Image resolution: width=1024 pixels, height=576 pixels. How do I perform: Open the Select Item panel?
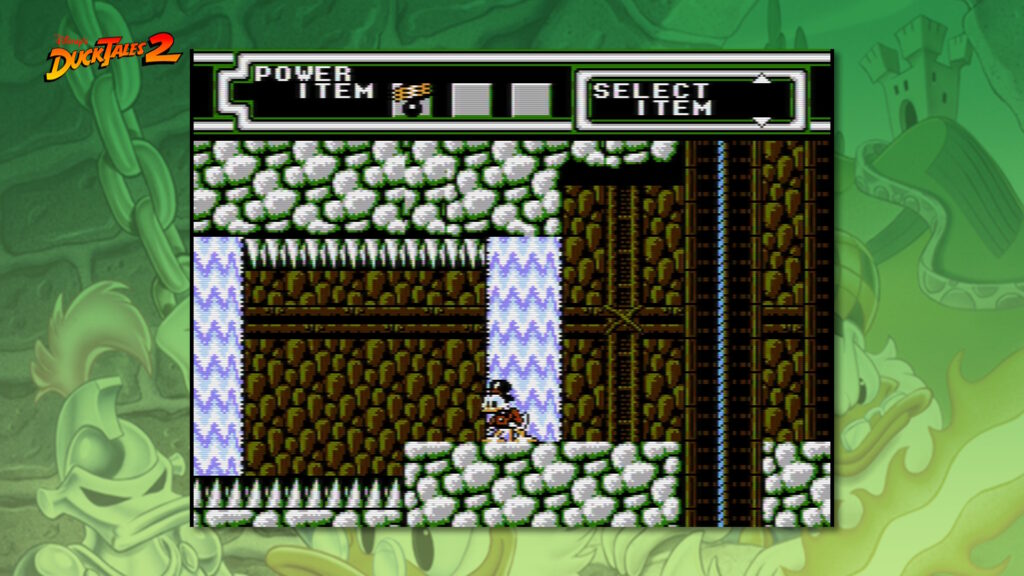coord(665,99)
